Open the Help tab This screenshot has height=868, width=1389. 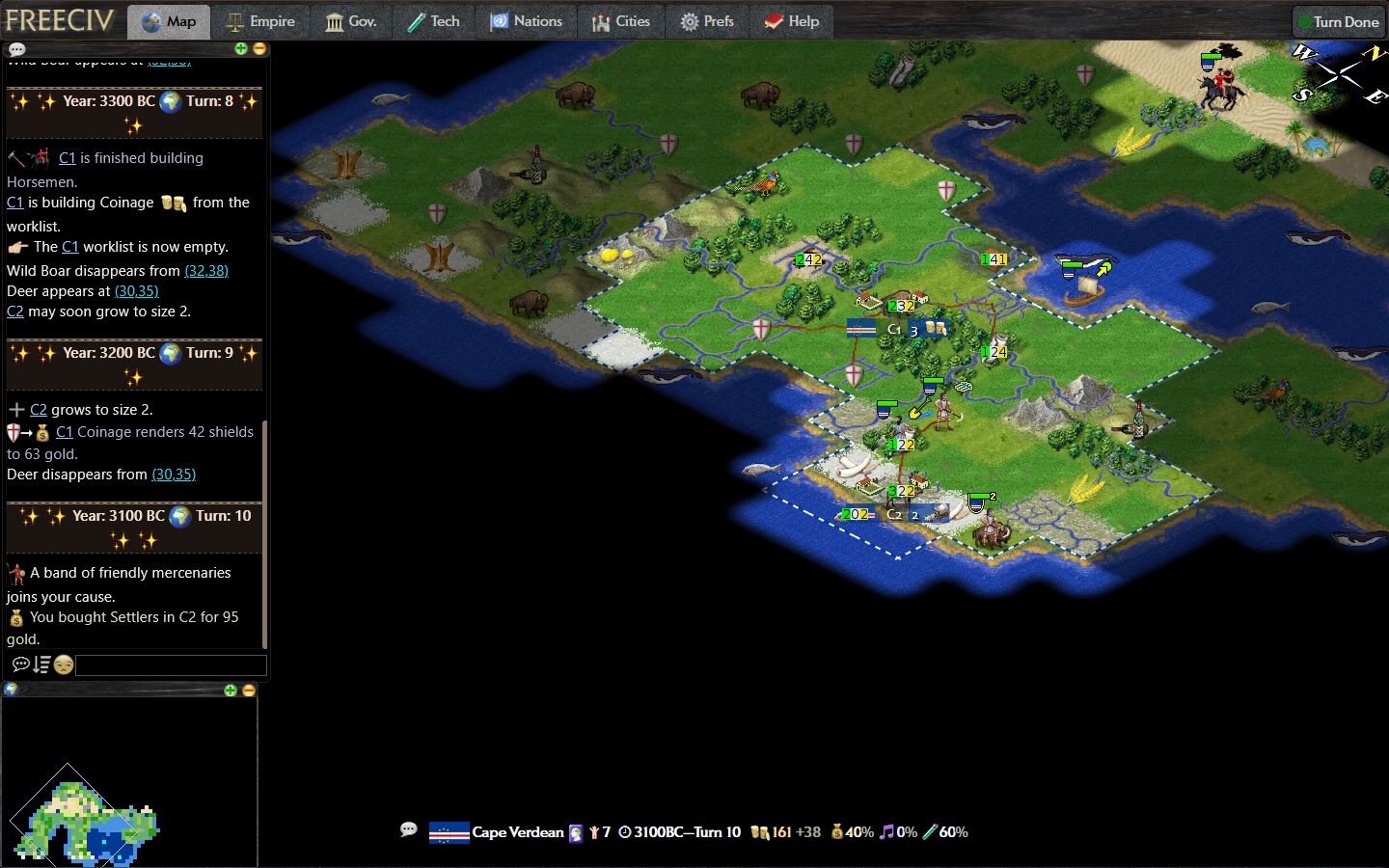pyautogui.click(x=792, y=21)
